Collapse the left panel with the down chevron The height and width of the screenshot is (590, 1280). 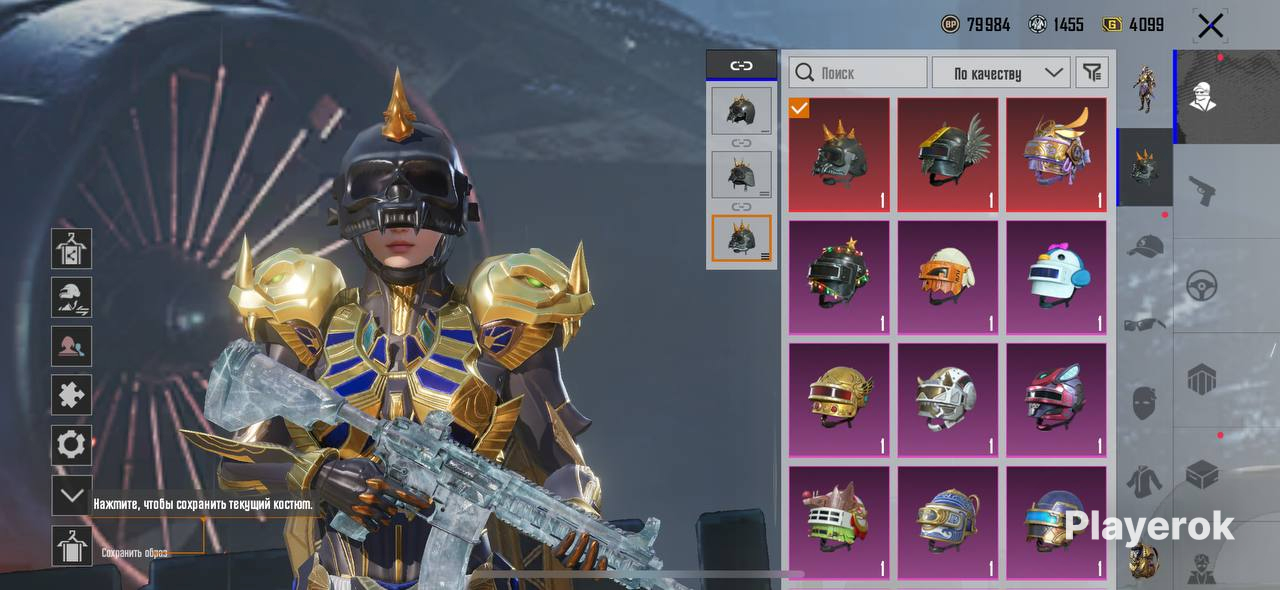[x=72, y=494]
